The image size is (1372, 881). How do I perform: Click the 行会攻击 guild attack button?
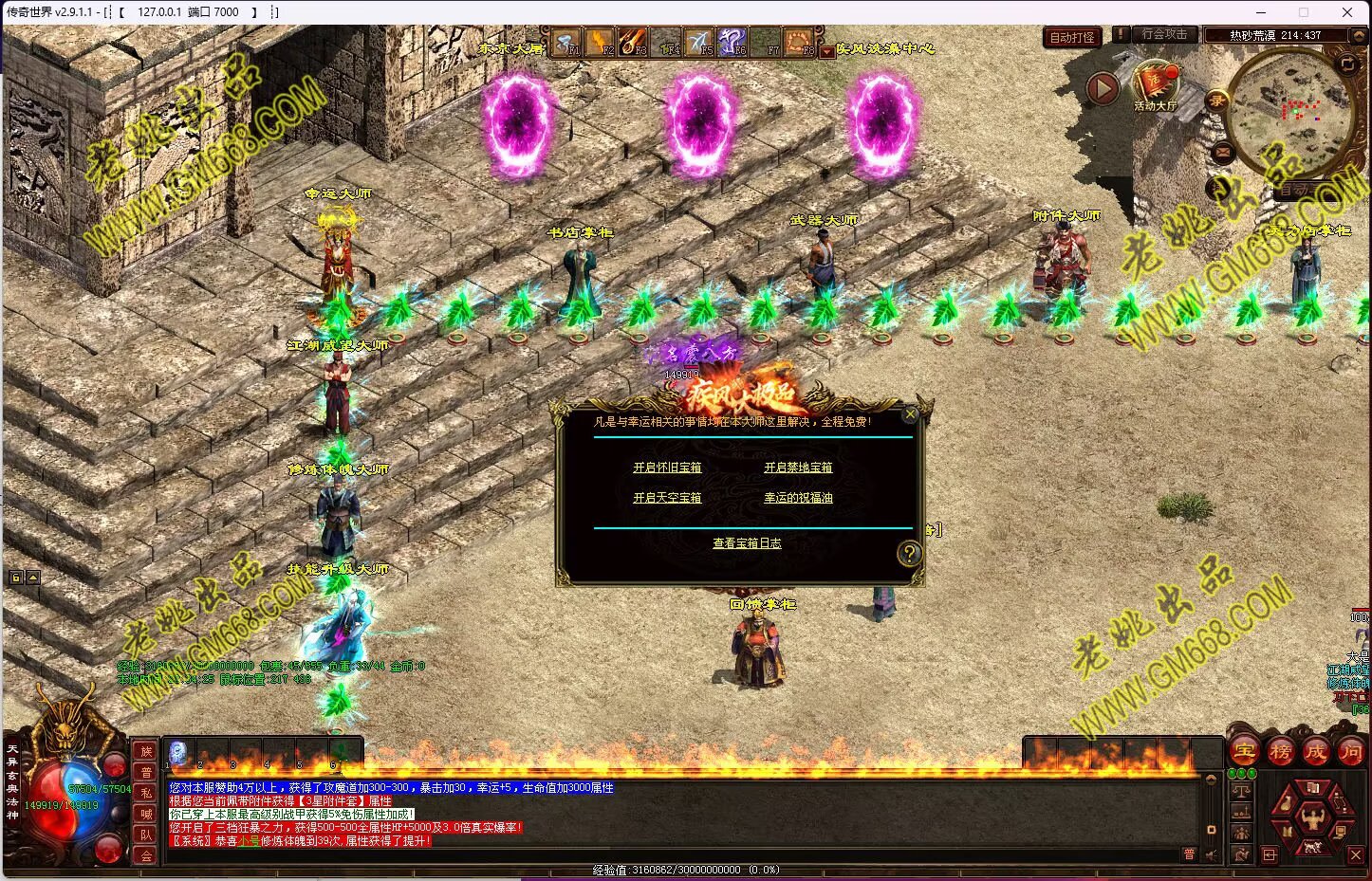coord(1164,34)
